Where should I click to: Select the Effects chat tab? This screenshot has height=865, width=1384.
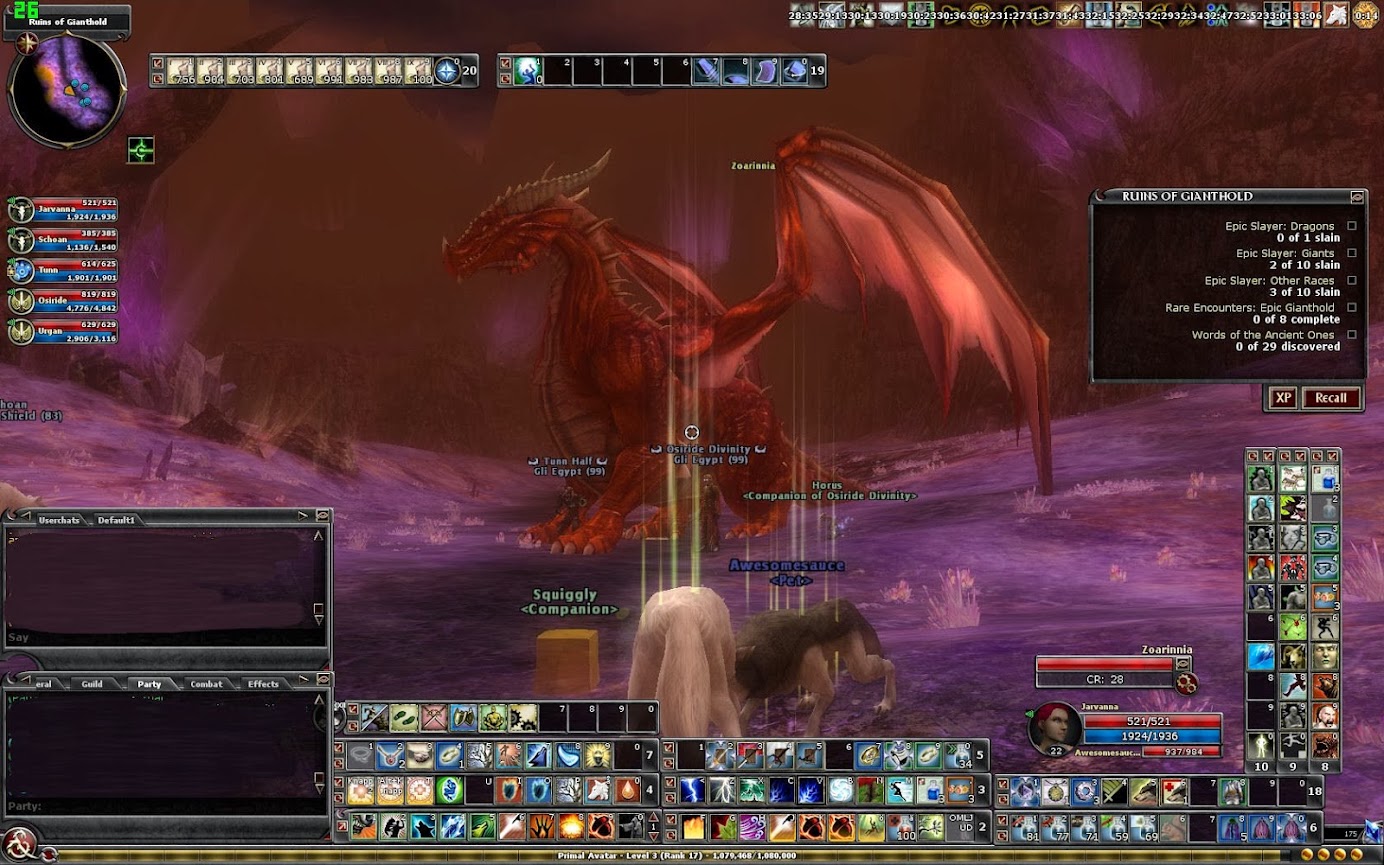click(263, 684)
